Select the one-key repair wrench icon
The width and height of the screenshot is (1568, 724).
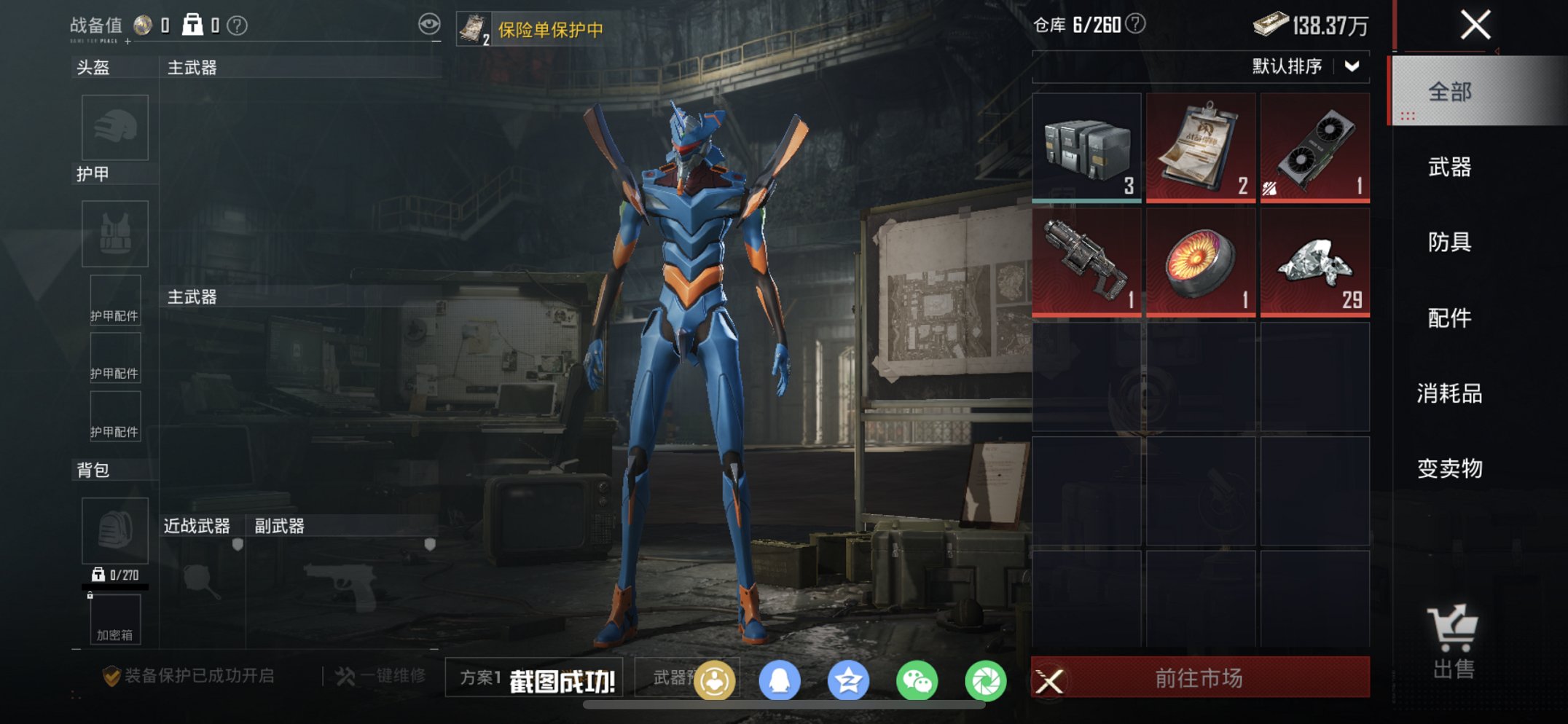(345, 676)
